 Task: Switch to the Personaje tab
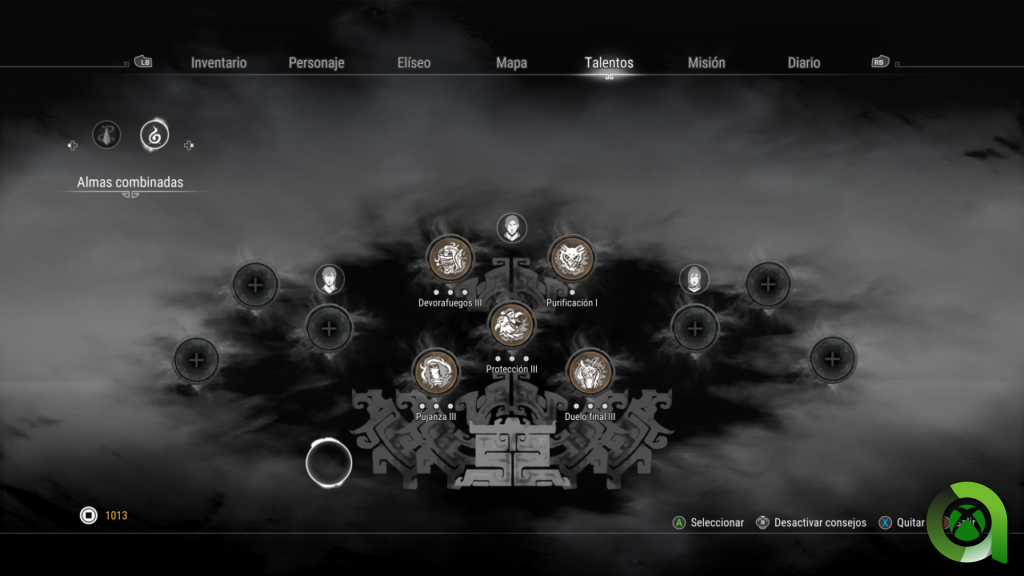[316, 63]
